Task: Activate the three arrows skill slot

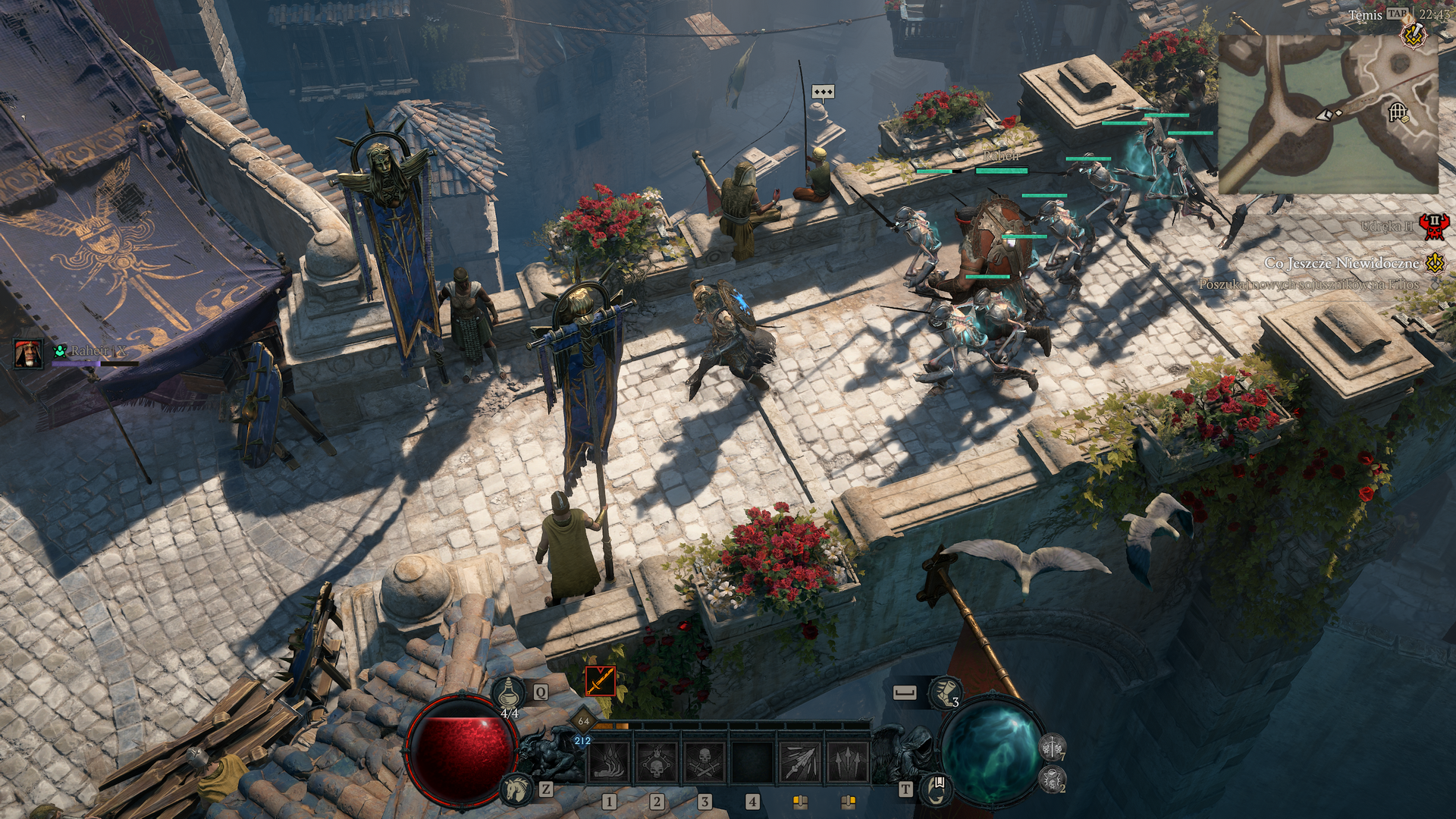Action: 847,761
